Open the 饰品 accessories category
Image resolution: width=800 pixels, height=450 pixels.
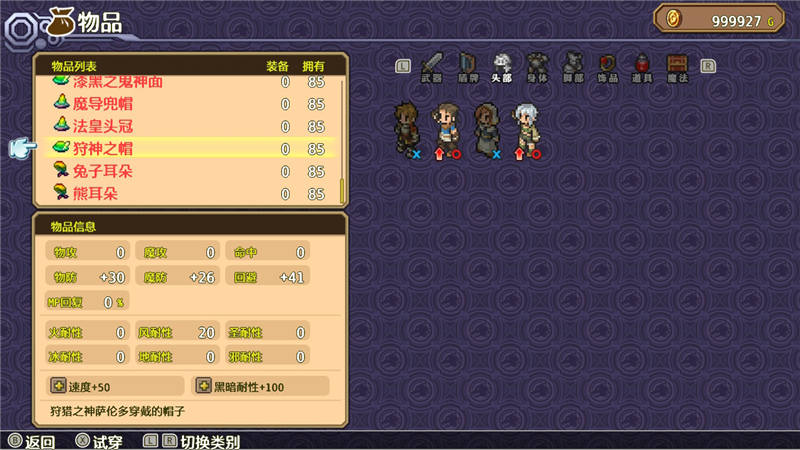(x=607, y=65)
